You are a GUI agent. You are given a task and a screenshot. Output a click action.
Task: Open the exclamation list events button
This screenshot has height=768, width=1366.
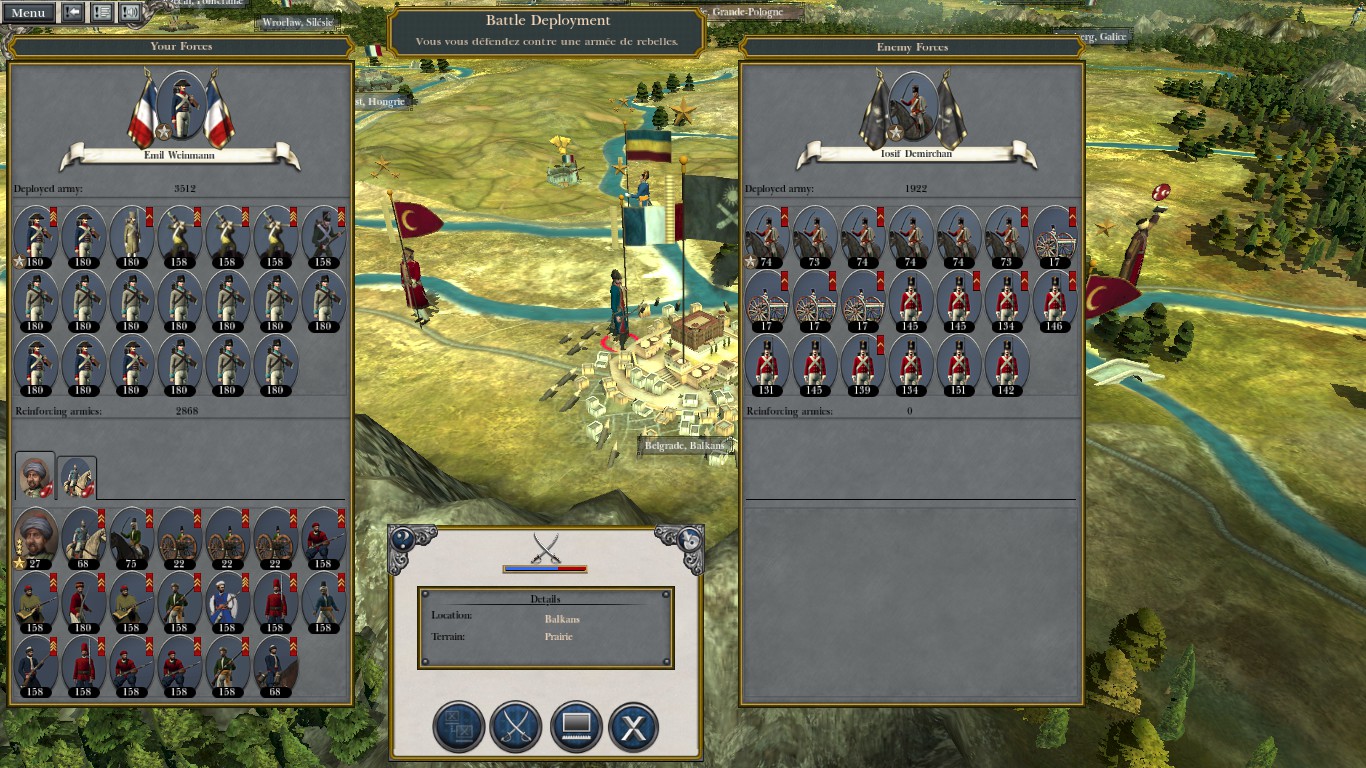(101, 13)
